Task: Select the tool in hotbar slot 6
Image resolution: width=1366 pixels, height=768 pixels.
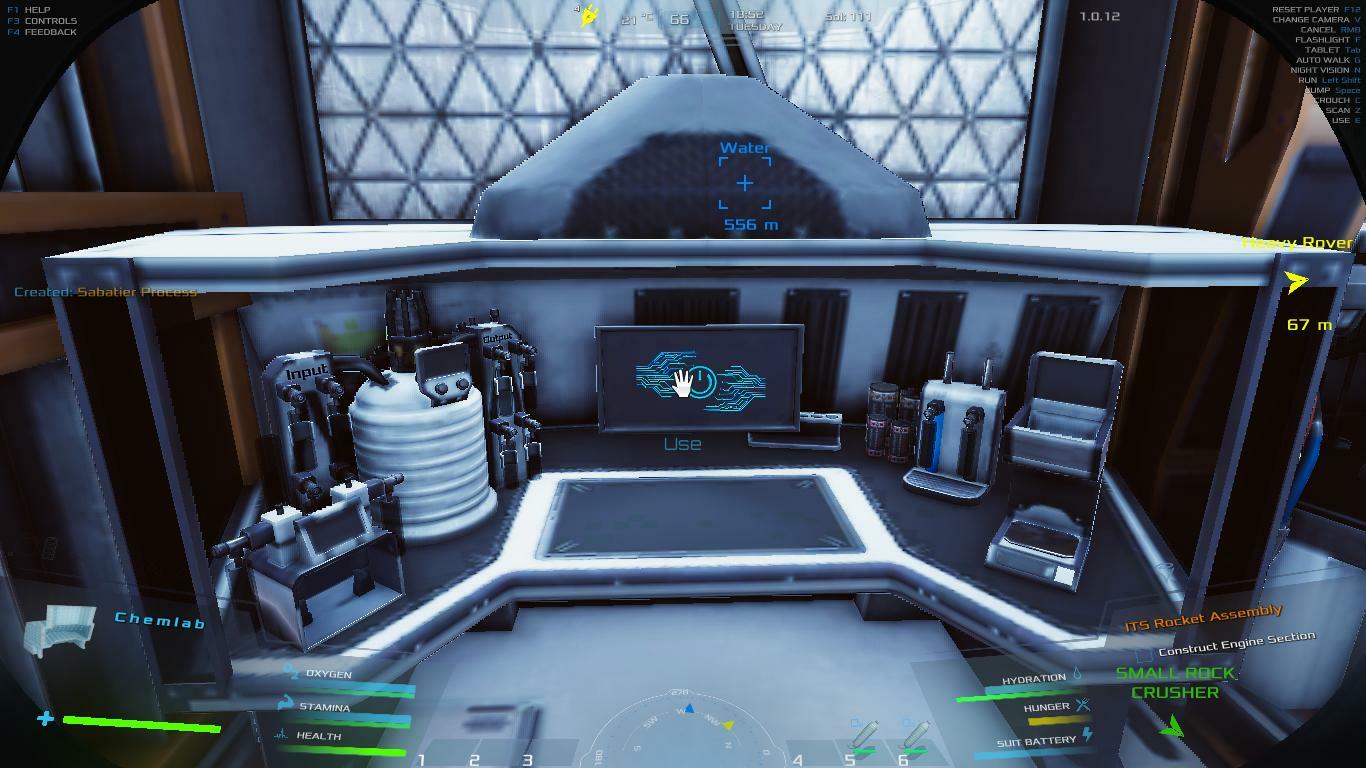Action: tap(912, 738)
